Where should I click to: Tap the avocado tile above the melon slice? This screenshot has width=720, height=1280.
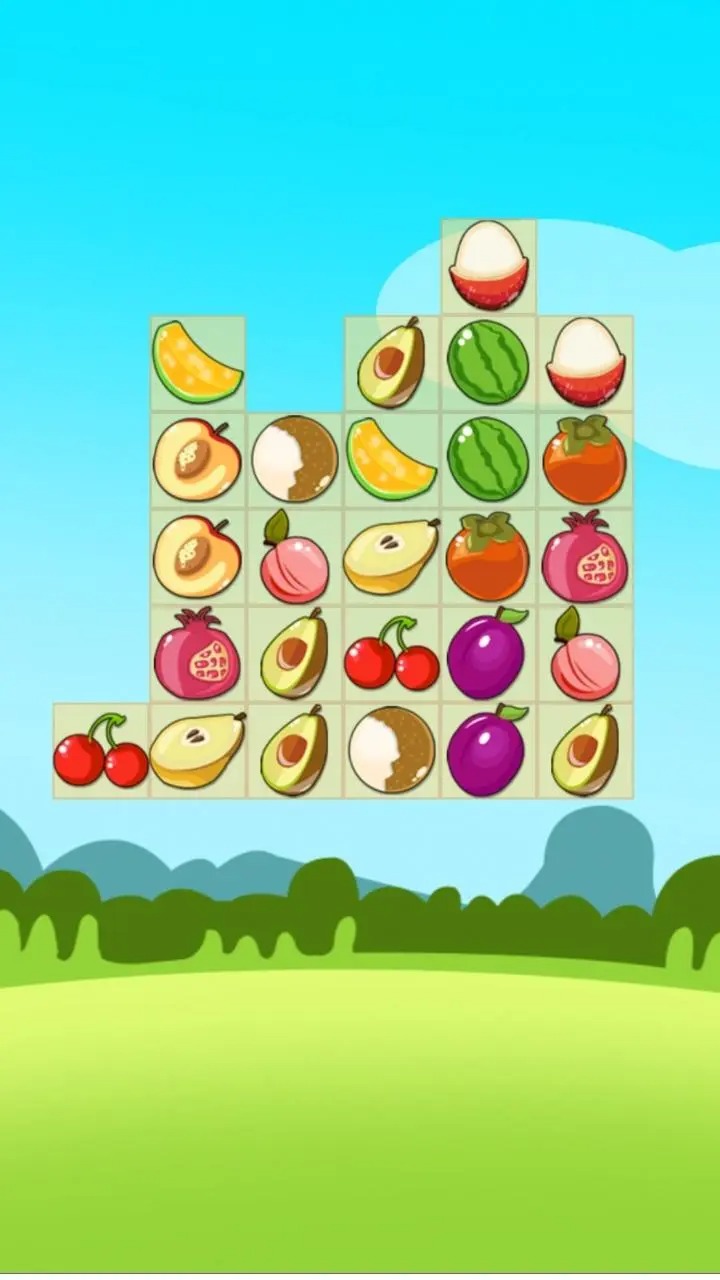tap(391, 362)
